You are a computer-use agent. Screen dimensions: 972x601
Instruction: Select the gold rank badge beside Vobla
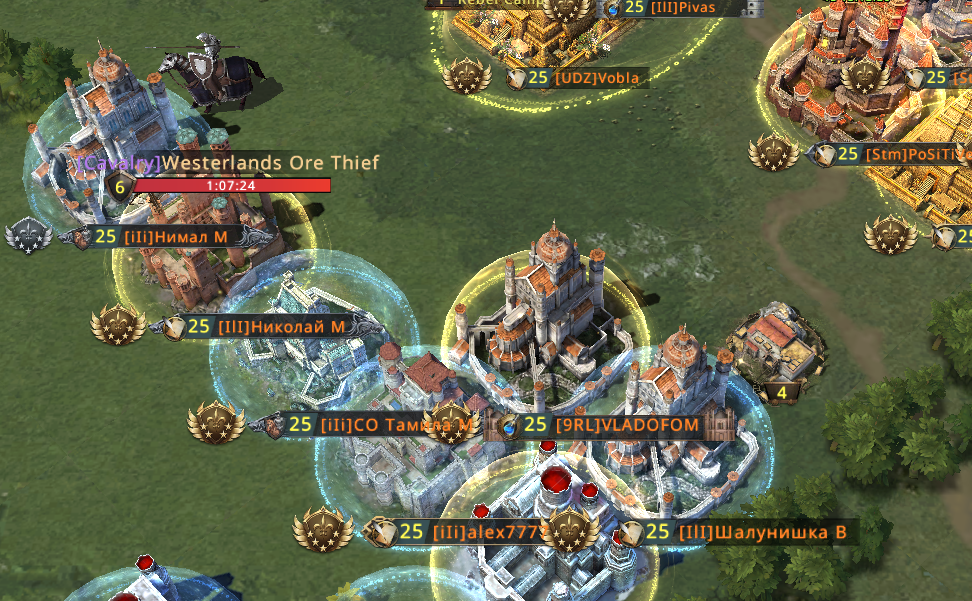[465, 76]
